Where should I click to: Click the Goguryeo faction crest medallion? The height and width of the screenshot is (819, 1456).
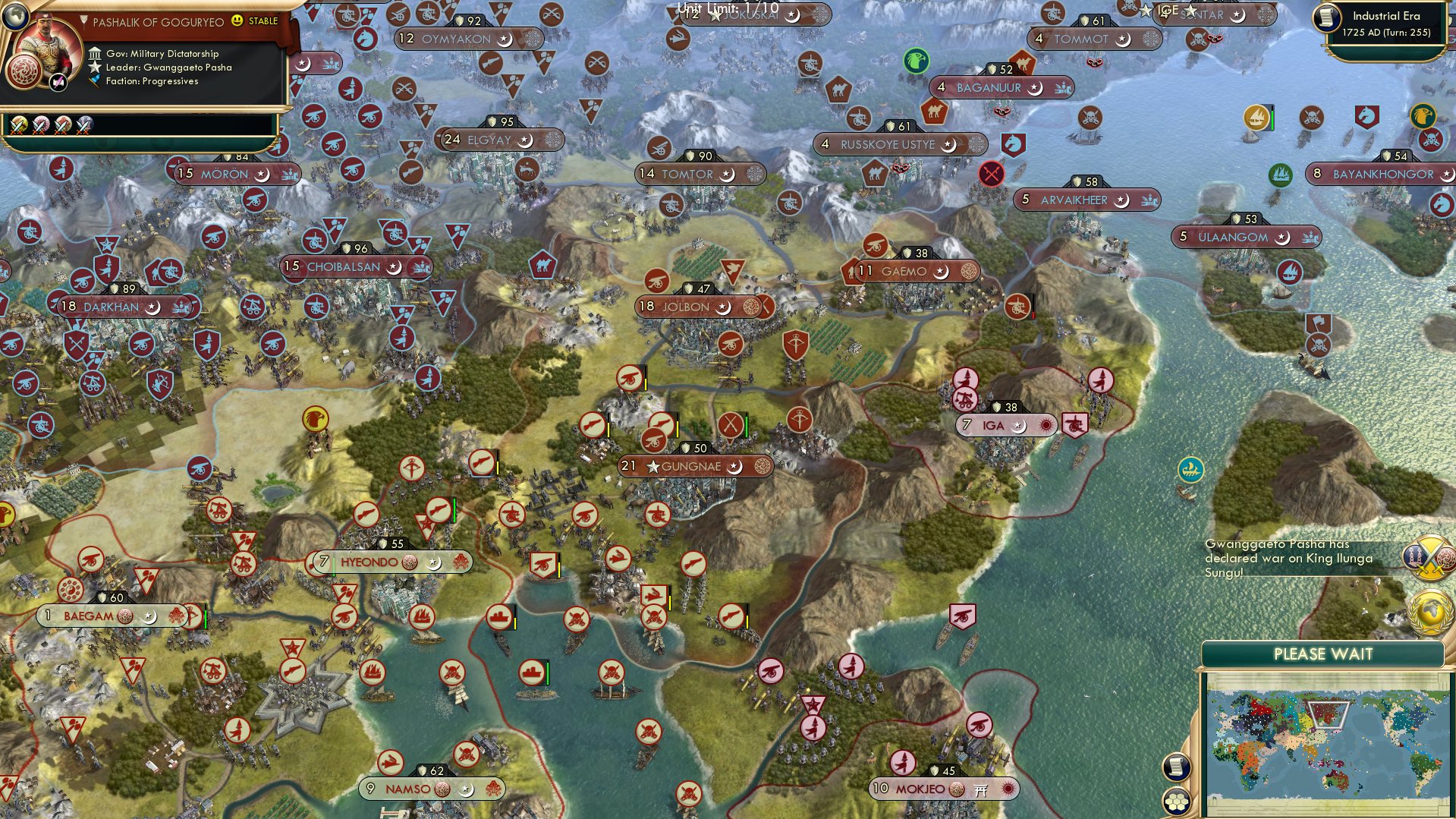pyautogui.click(x=24, y=73)
